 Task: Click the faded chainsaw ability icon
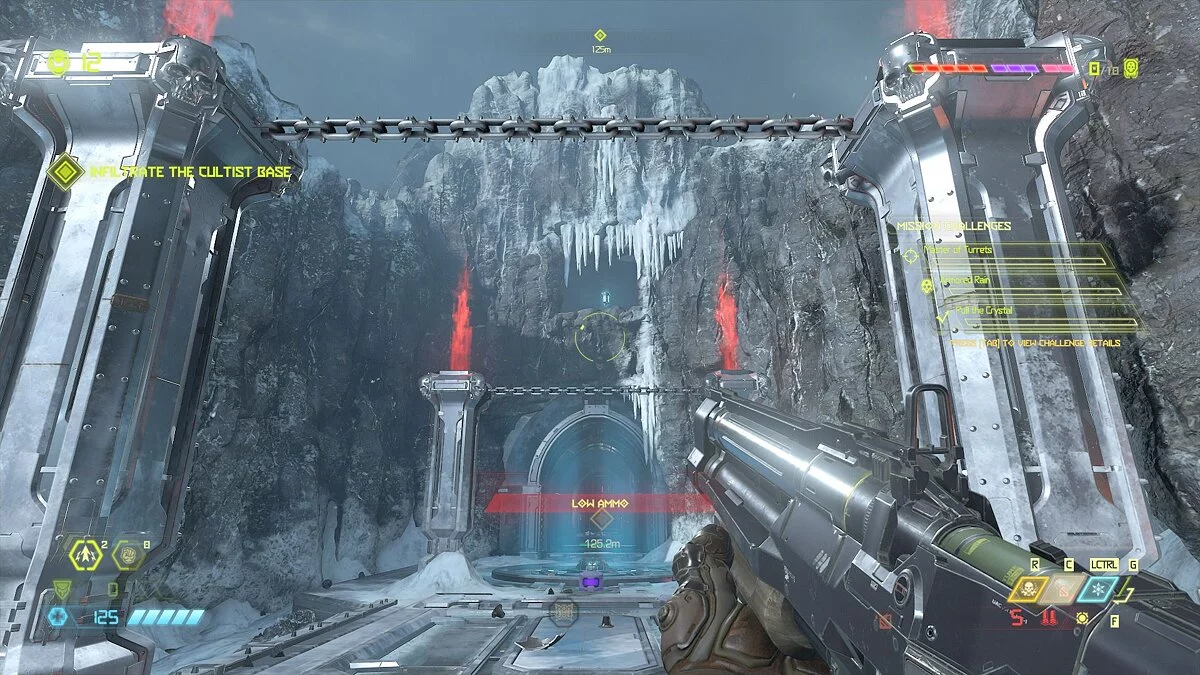pos(1063,590)
